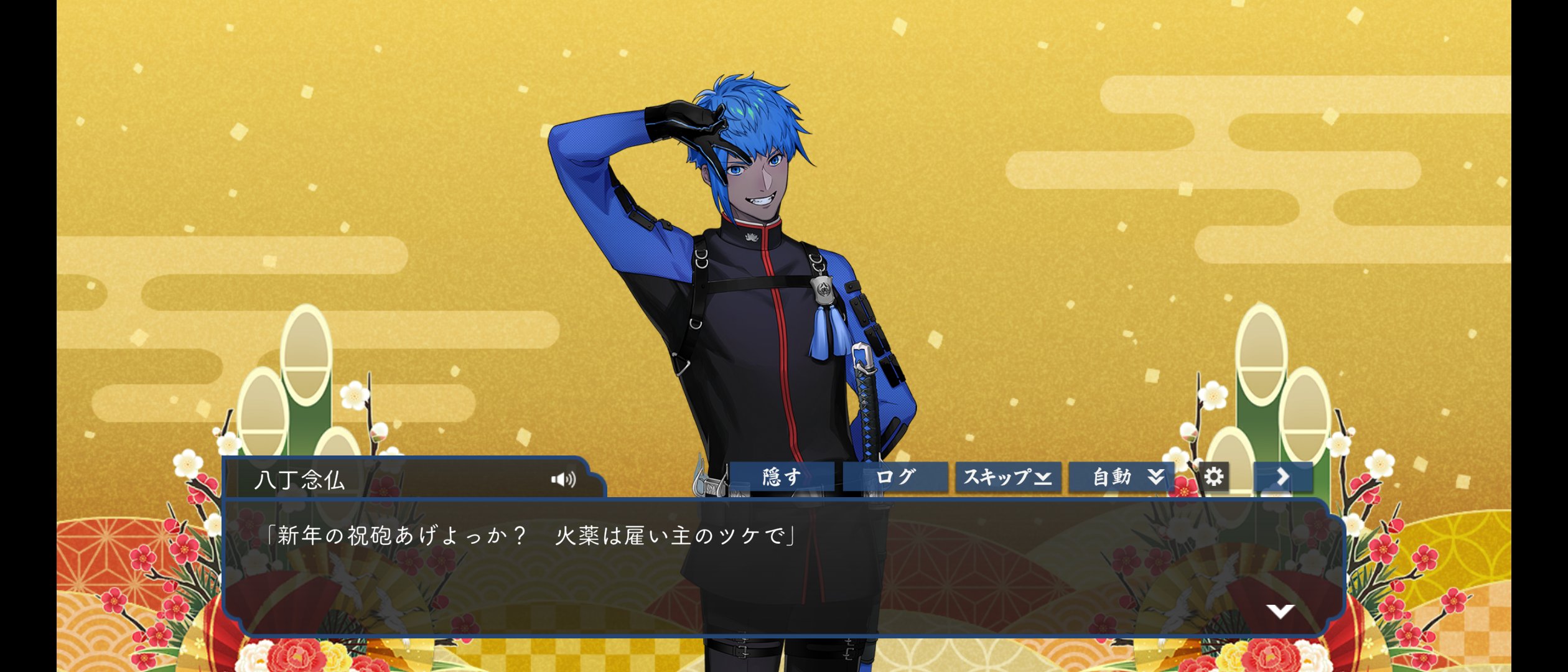Hide the dialogue box with 隠す
1568x672 pixels.
pyautogui.click(x=782, y=477)
